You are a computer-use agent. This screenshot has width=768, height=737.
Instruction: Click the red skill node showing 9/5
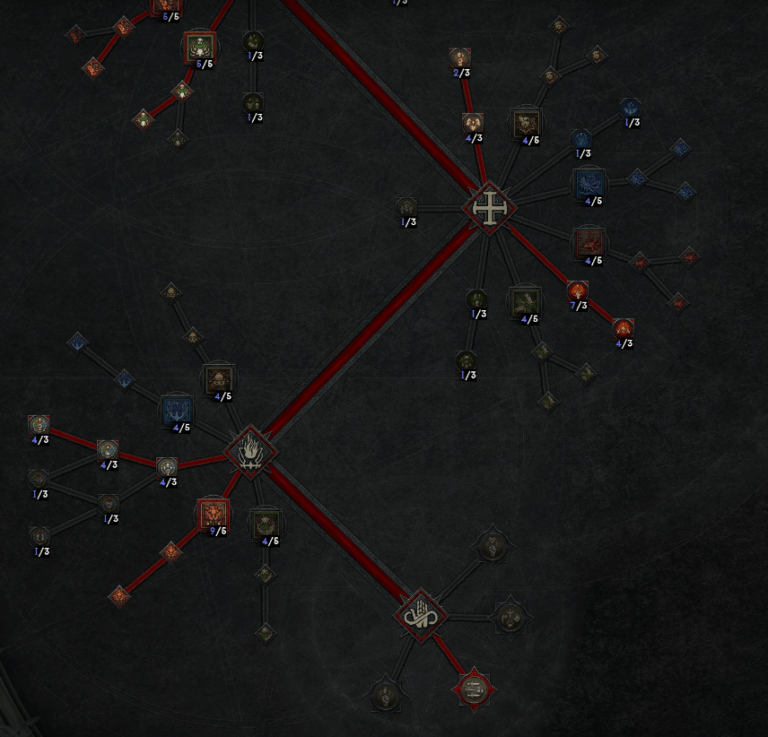tap(213, 514)
